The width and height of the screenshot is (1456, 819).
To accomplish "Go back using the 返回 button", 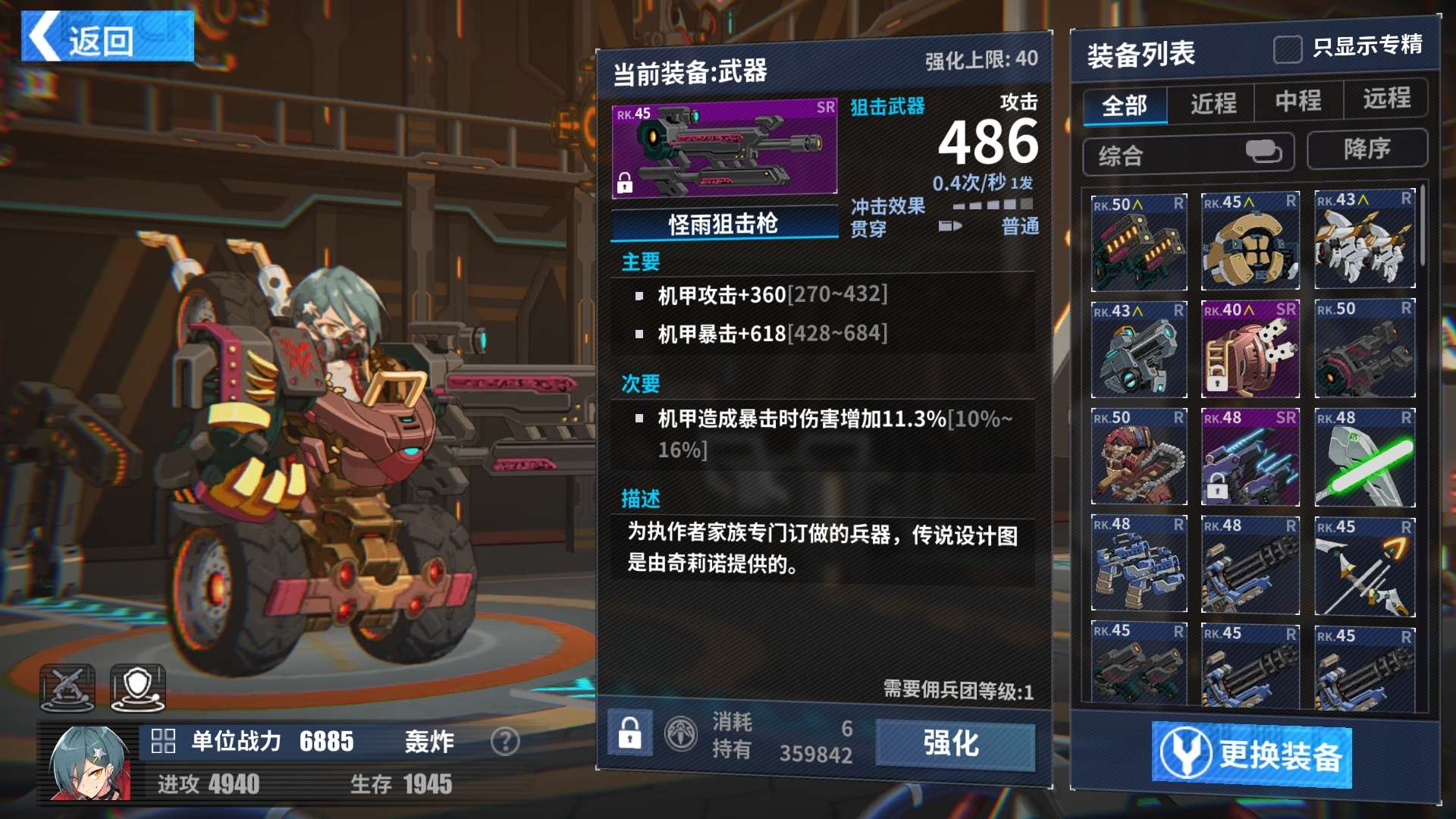I will pyautogui.click(x=107, y=36).
